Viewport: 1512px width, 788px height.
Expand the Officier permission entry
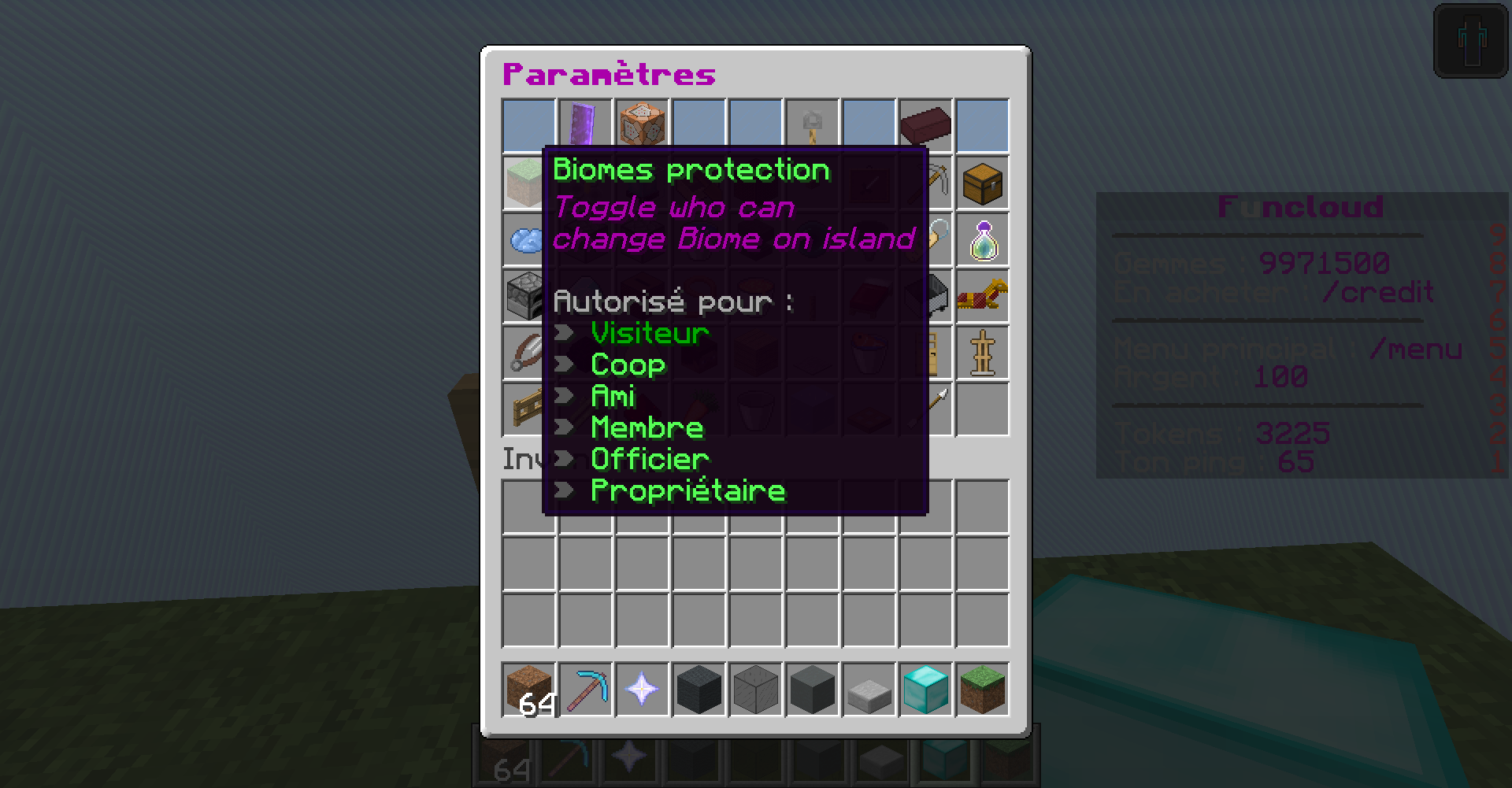[x=649, y=459]
